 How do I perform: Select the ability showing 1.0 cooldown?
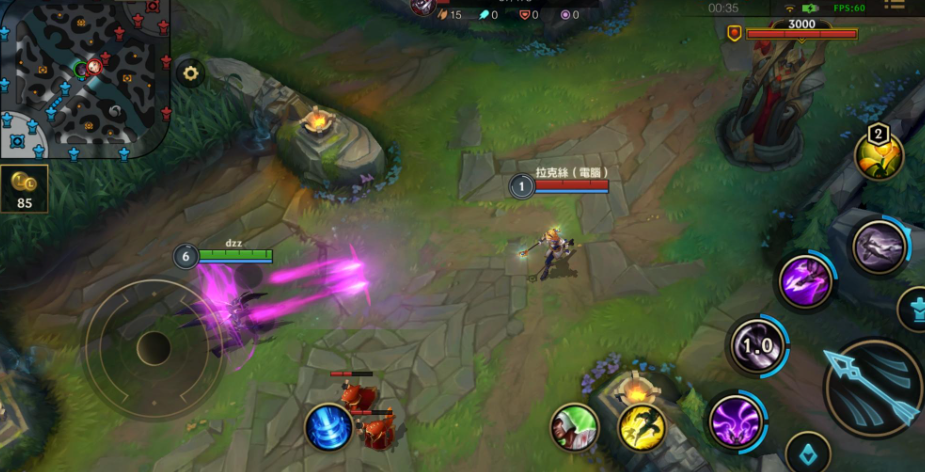click(756, 346)
